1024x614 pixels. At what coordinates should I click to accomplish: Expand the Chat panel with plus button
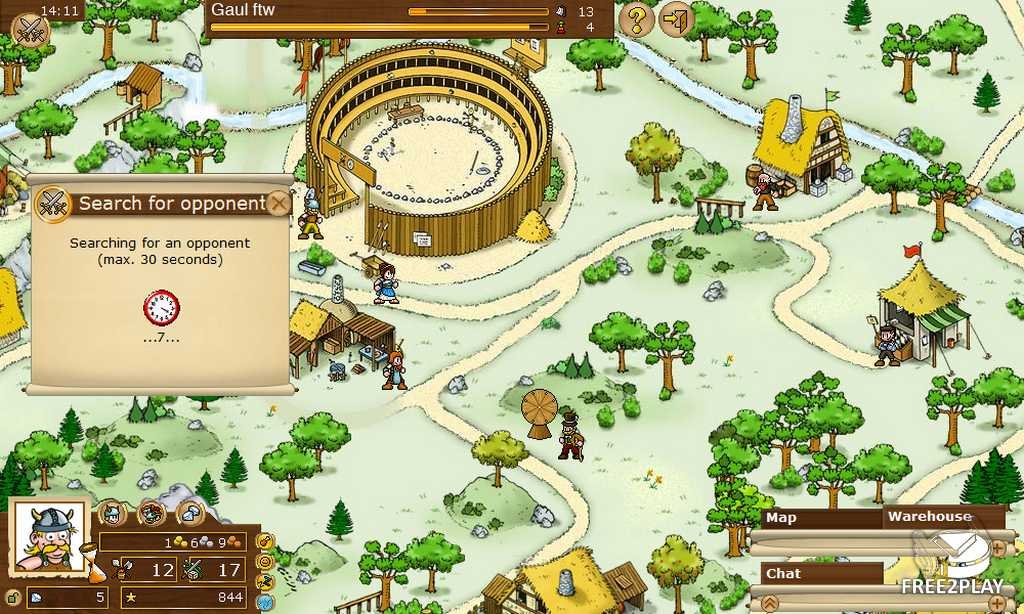998,602
